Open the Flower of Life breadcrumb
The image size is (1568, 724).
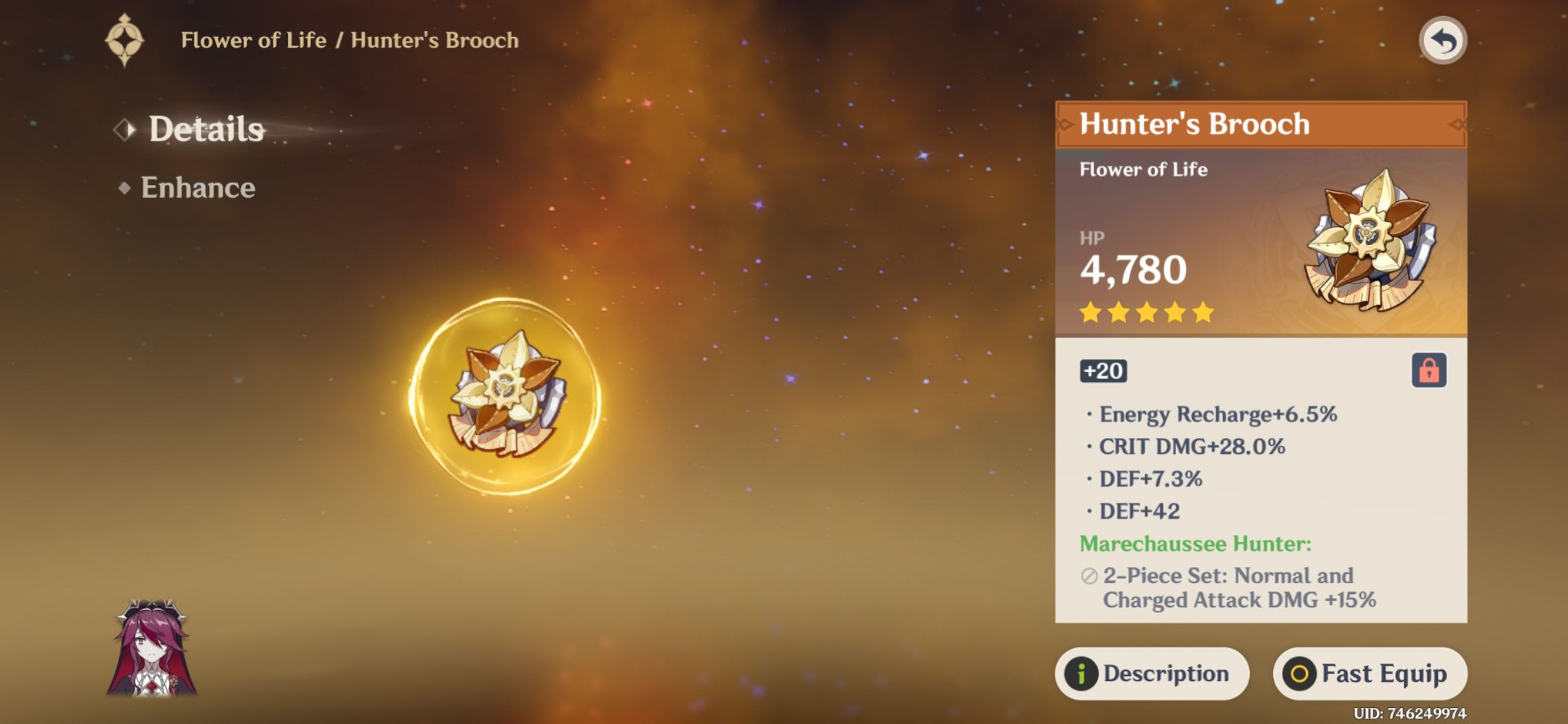248,40
